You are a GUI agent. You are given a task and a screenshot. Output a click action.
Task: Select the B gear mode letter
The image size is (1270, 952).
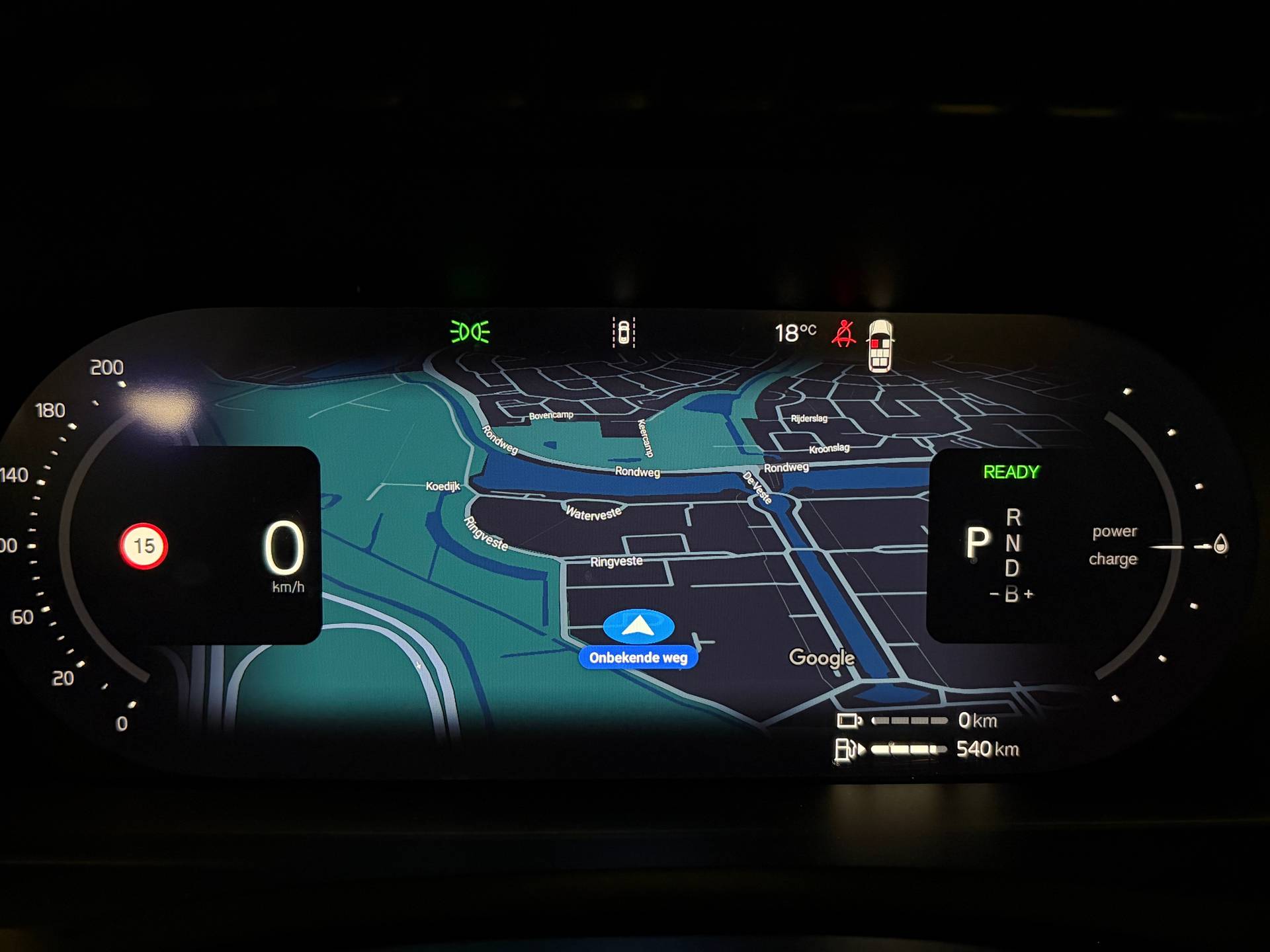[x=1011, y=594]
